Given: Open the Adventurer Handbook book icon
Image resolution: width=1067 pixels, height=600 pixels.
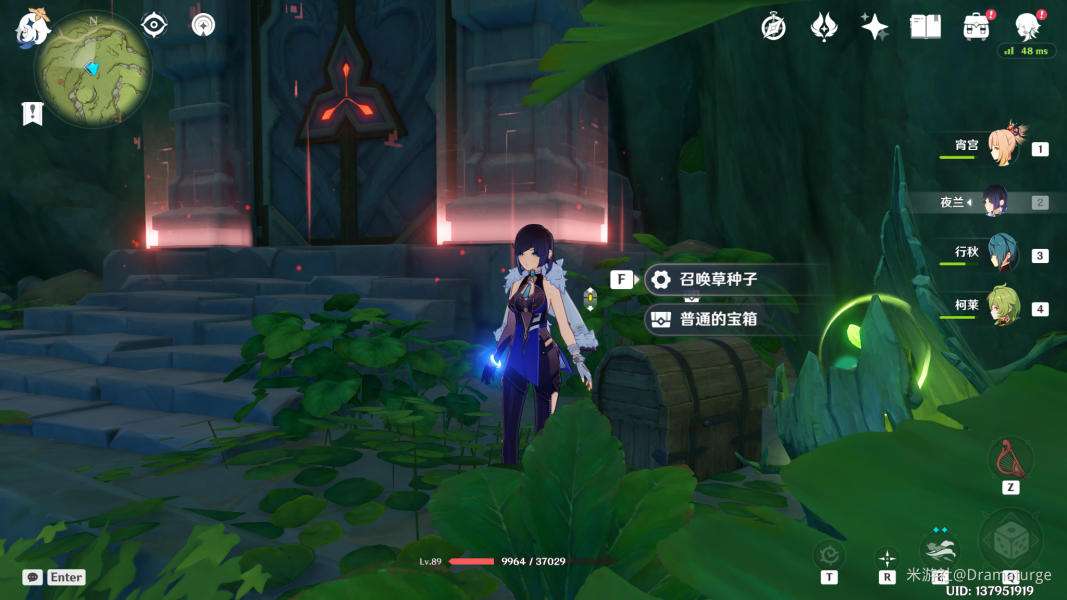Looking at the screenshot, I should coord(925,27).
